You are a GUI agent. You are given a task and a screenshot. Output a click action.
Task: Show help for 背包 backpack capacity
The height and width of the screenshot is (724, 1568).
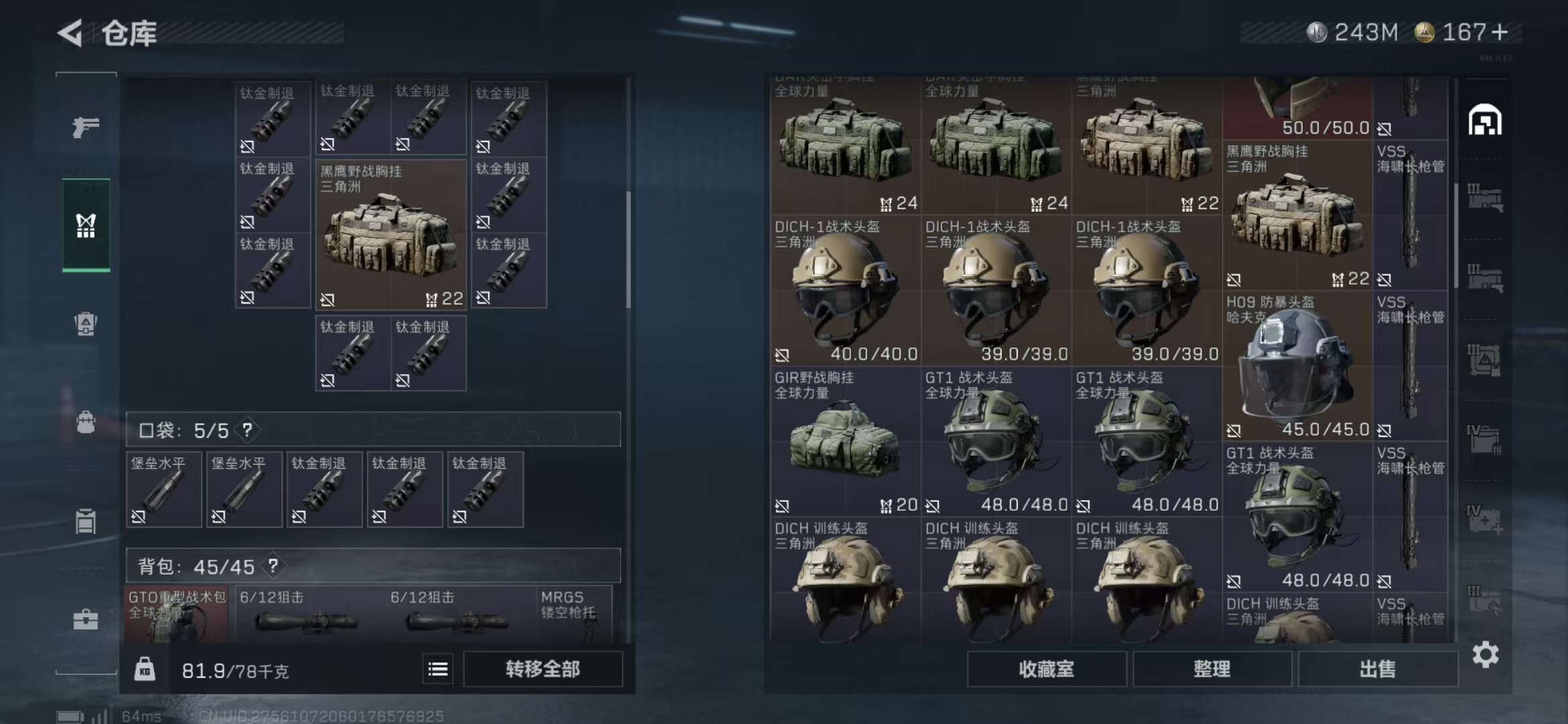tap(273, 566)
